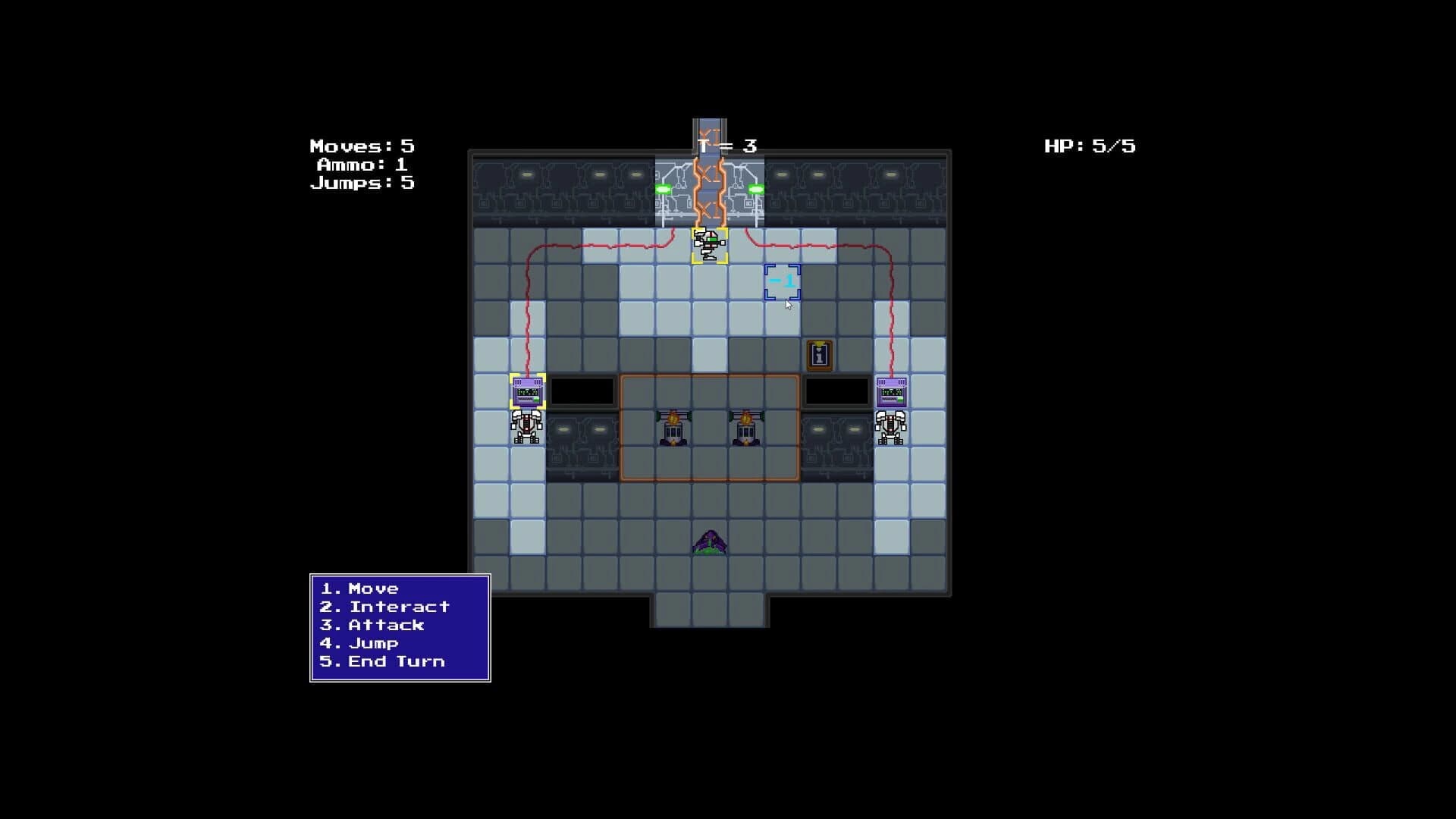This screenshot has width=1456, height=819.
Task: Click the right green indicator light above the gate
Action: pyautogui.click(x=756, y=187)
